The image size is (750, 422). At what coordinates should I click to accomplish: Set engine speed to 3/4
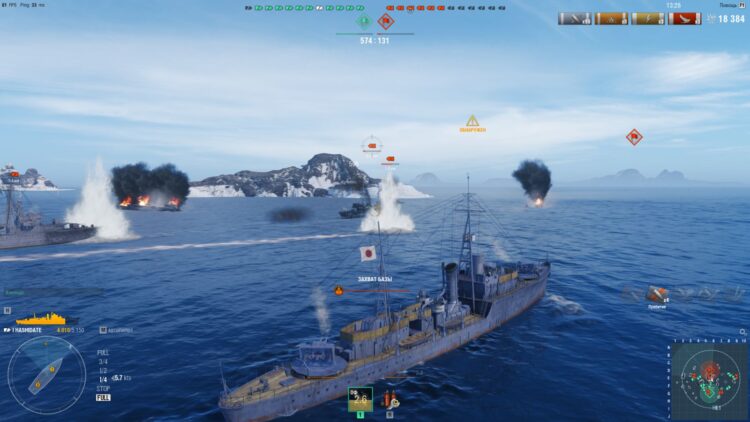103,361
